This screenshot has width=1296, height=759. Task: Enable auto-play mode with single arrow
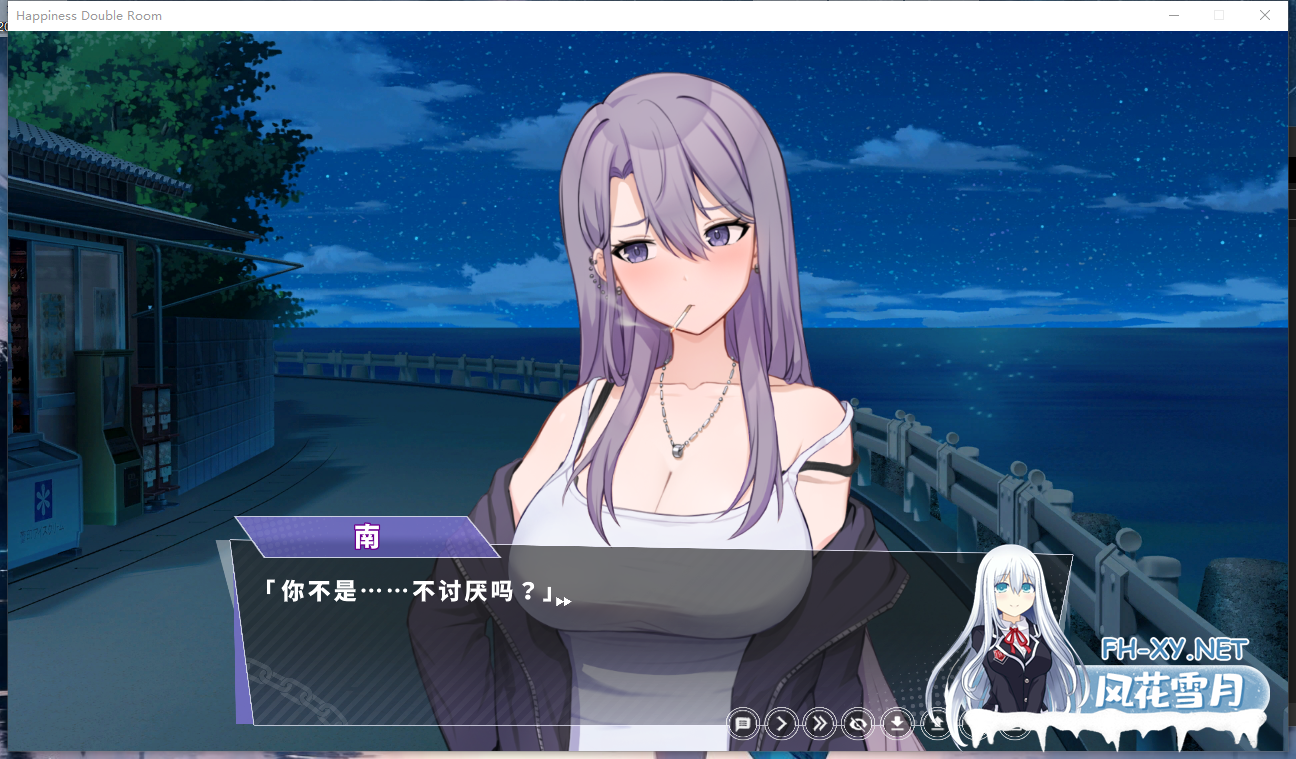tap(781, 723)
